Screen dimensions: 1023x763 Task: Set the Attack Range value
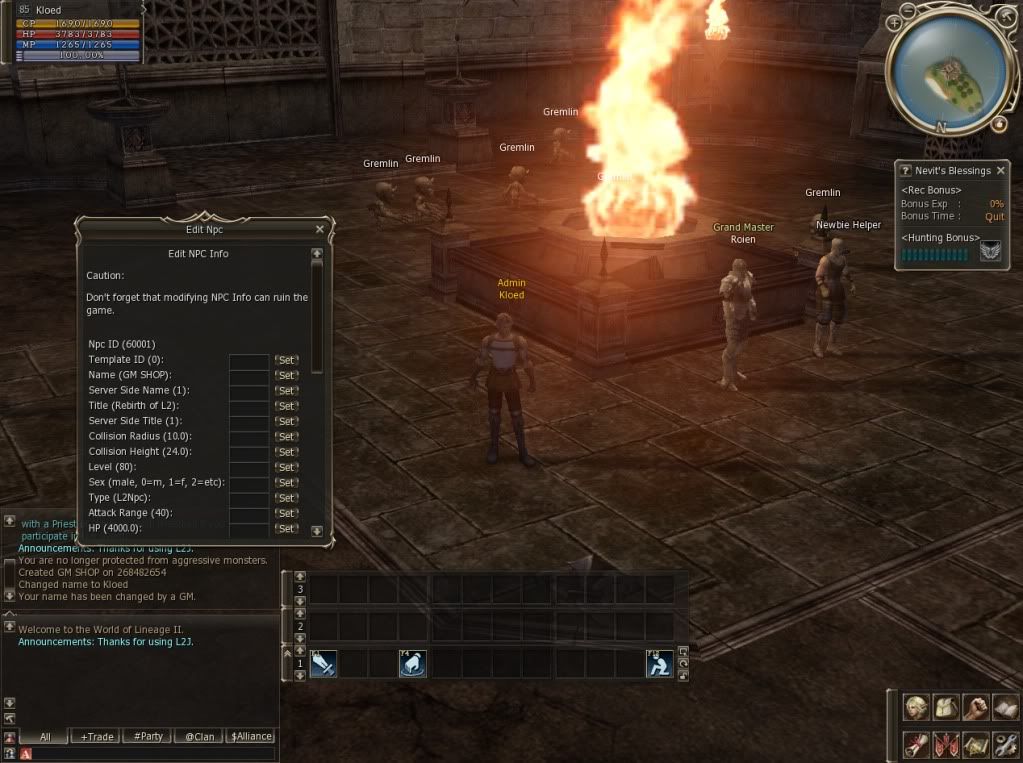point(287,513)
